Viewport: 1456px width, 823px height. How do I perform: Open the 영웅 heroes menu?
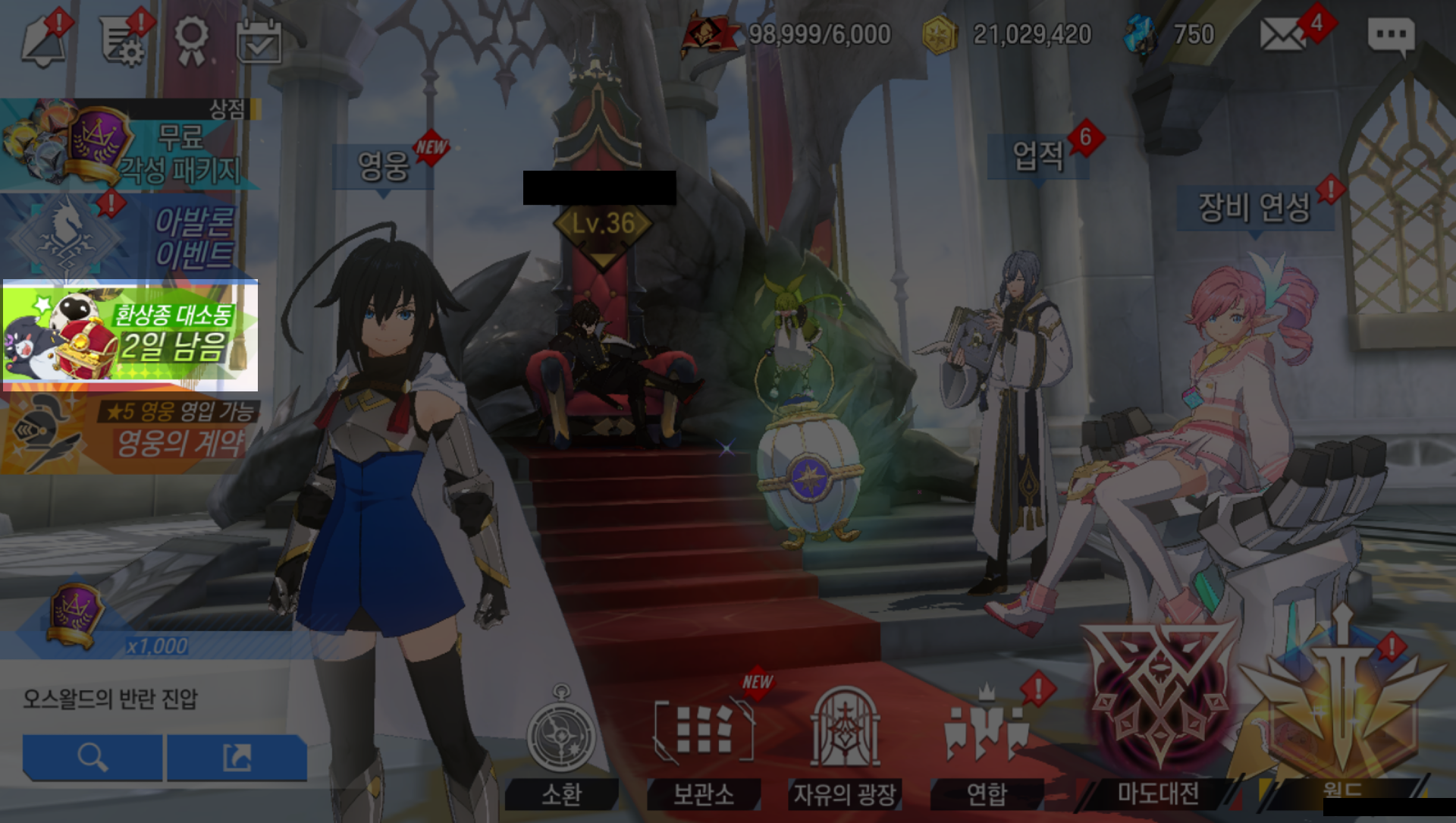click(384, 165)
